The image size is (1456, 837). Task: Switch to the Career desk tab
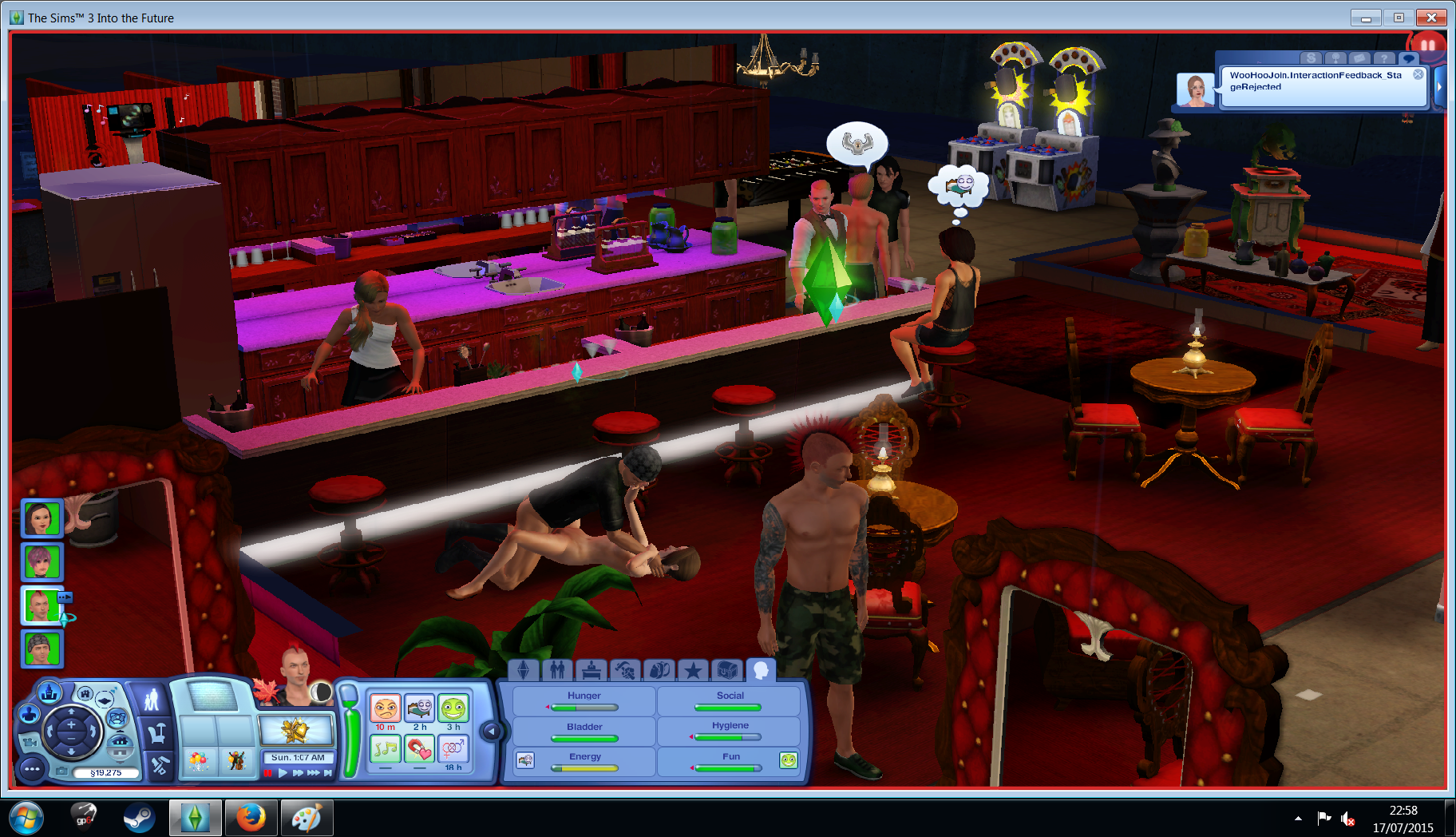click(x=591, y=670)
